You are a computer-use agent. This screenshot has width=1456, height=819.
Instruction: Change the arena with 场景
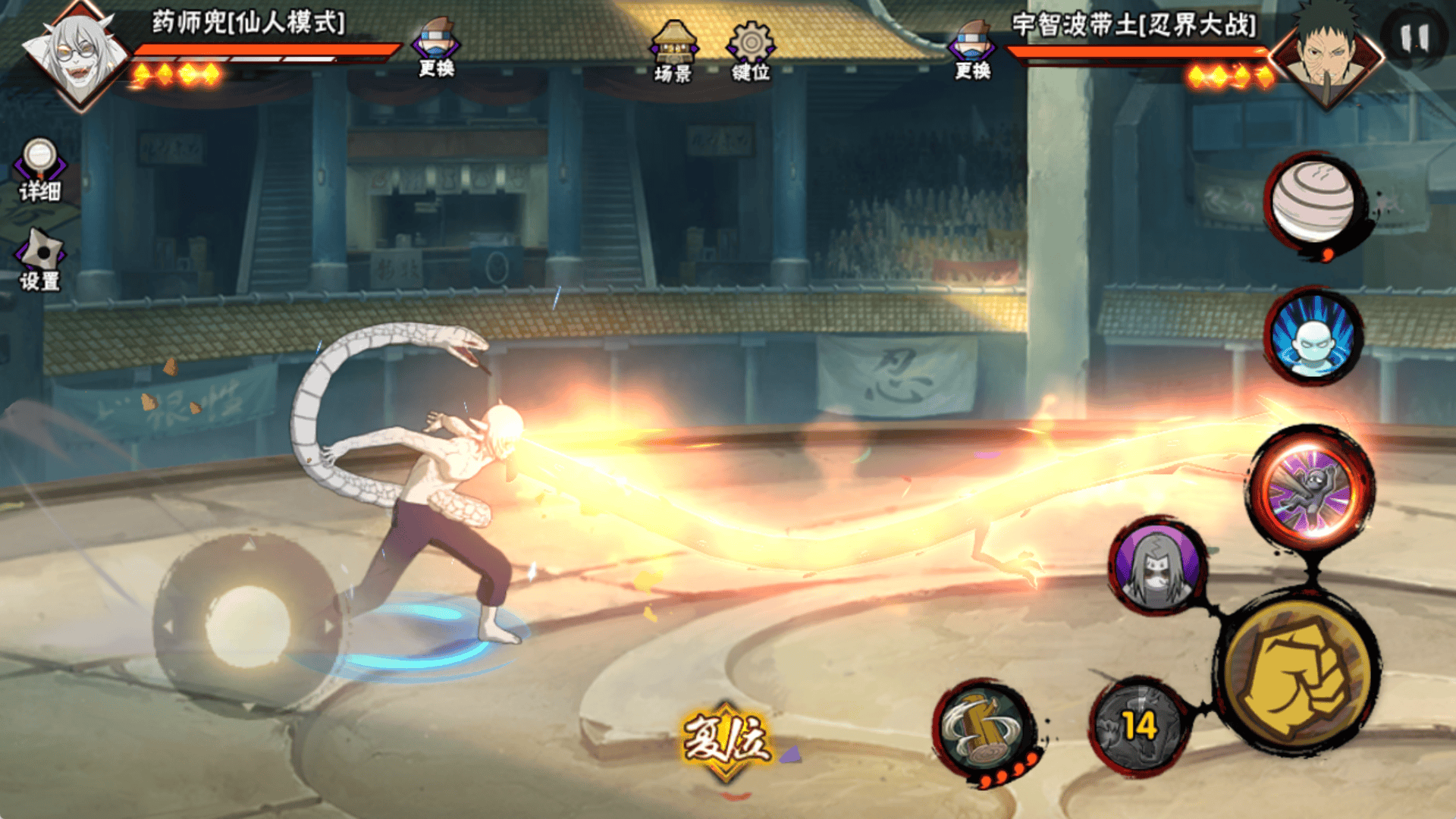click(x=673, y=51)
